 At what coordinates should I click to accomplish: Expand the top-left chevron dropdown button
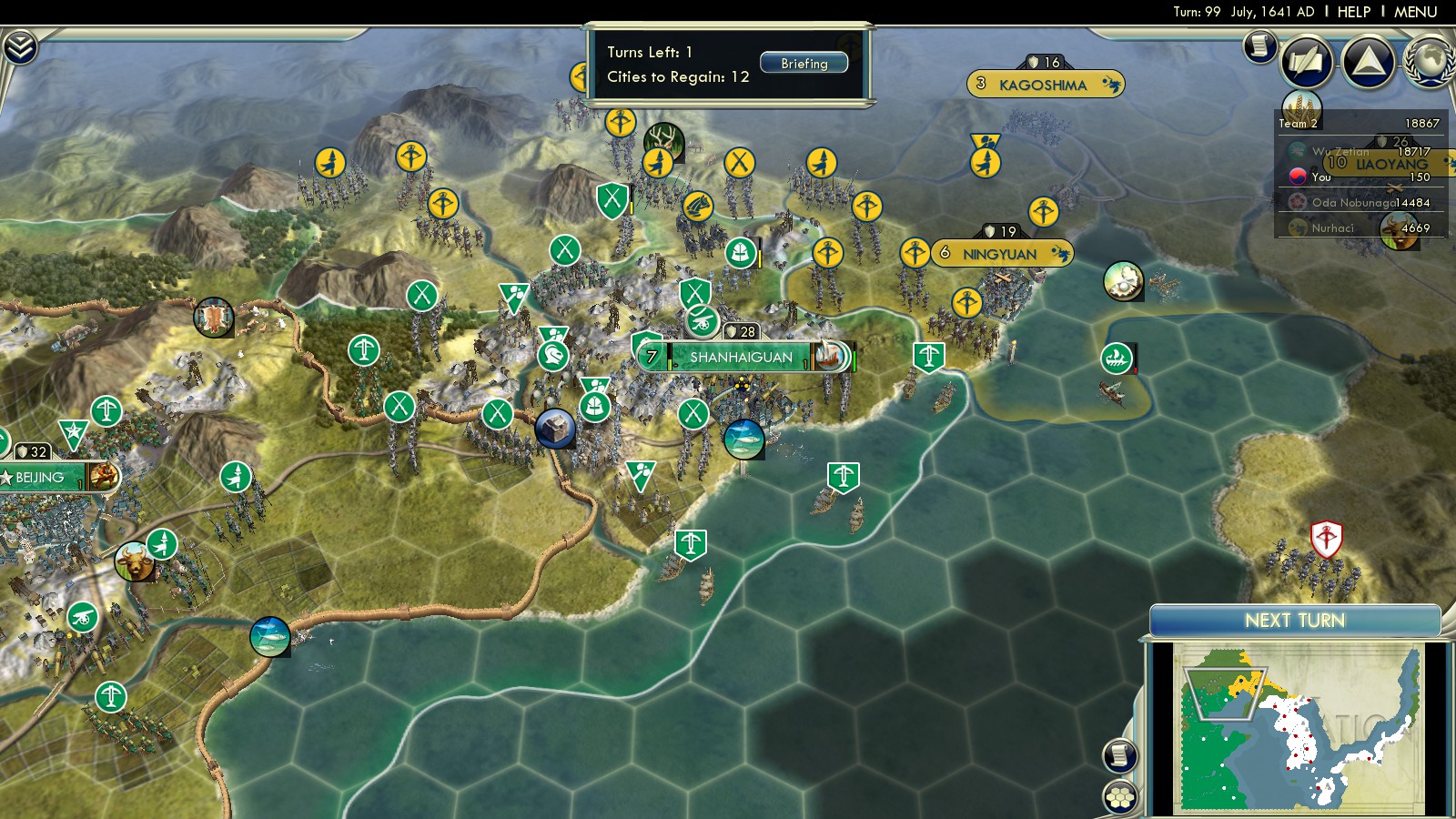point(20,47)
